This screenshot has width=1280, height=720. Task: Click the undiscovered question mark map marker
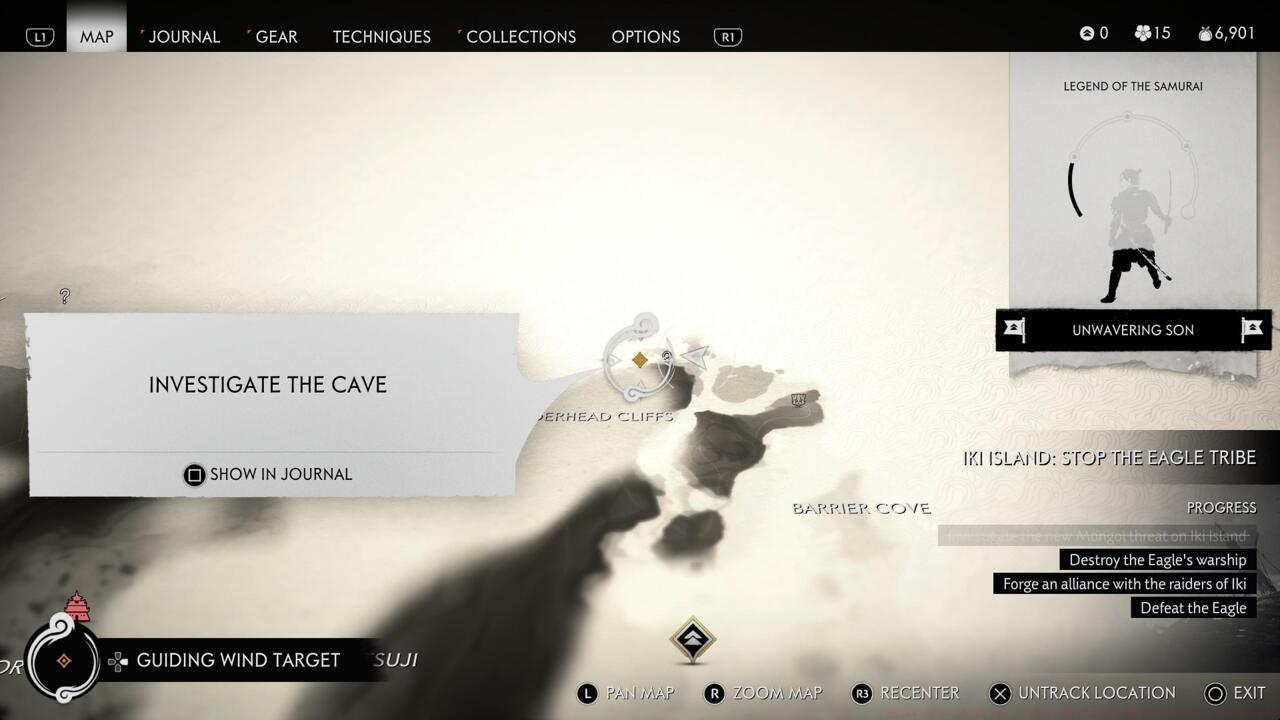(x=64, y=296)
